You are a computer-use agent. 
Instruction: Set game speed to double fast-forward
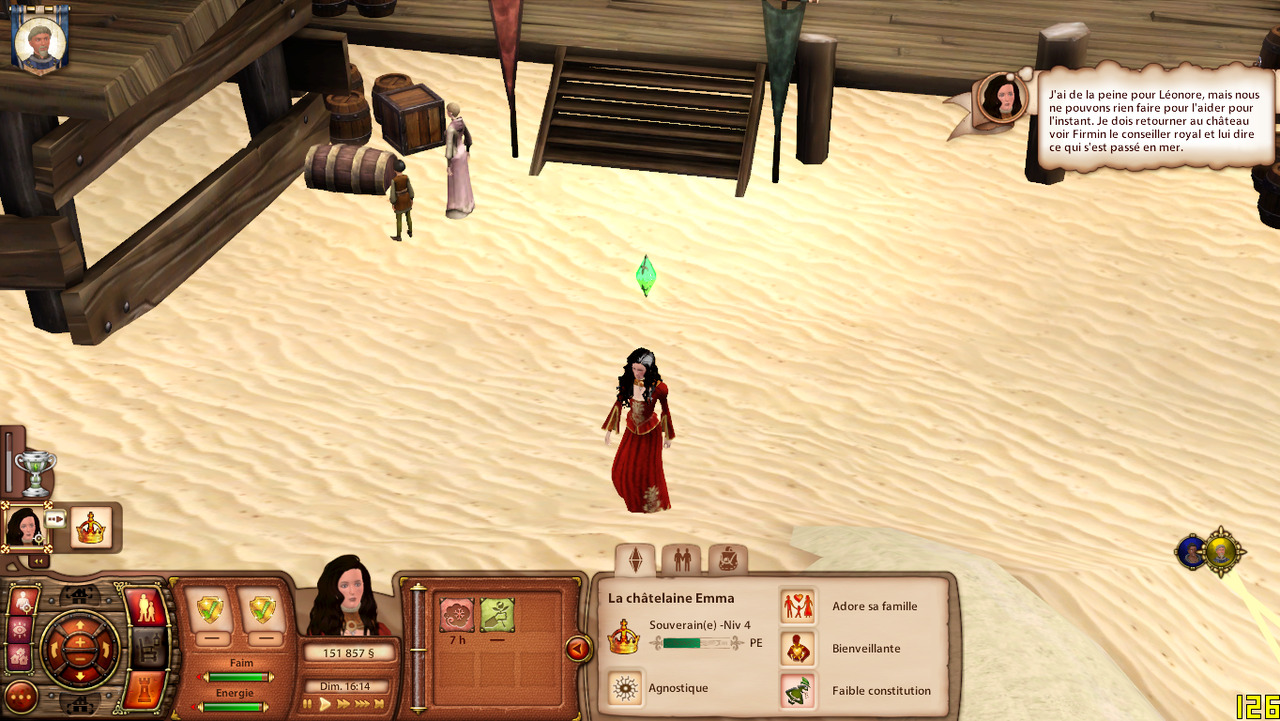pos(343,704)
